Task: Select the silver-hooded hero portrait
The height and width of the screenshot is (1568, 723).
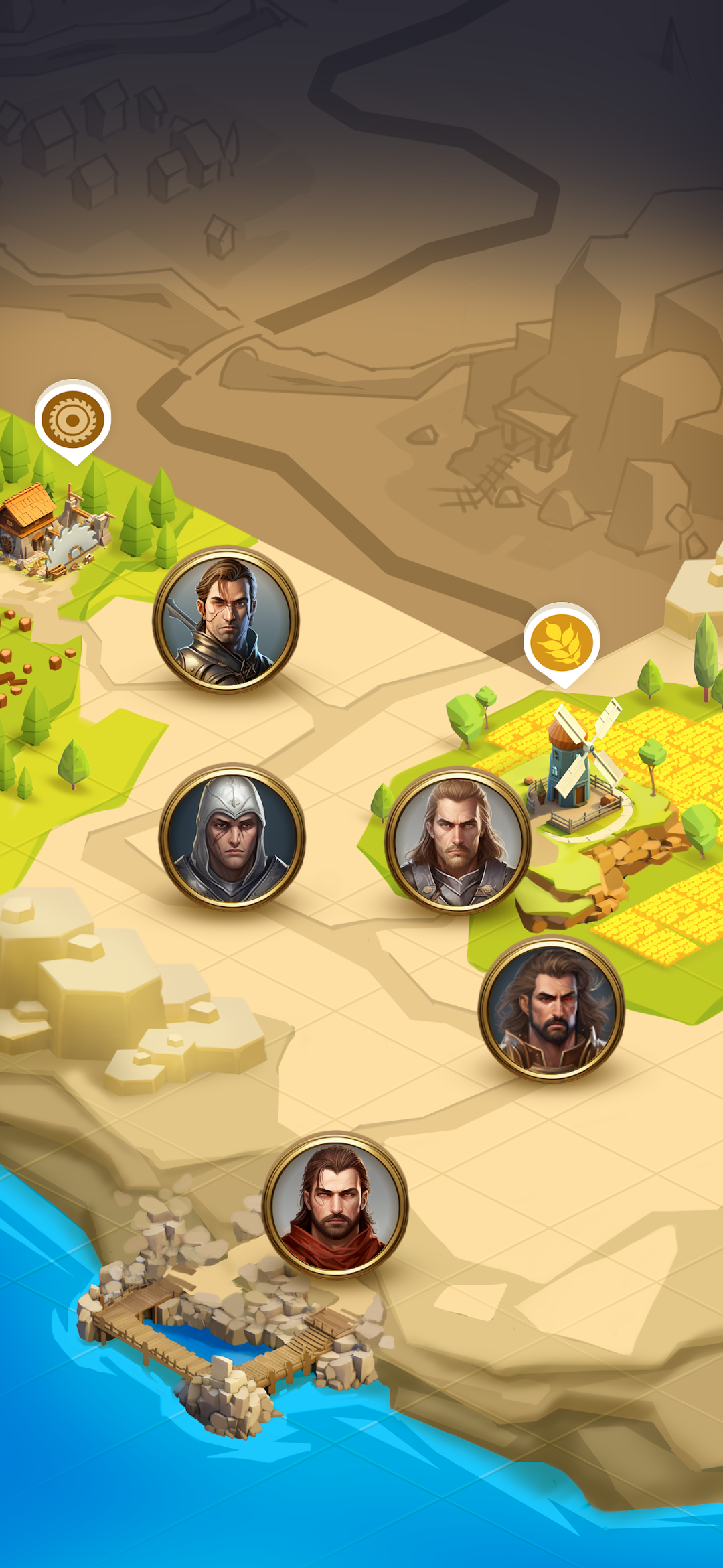Action: tap(232, 837)
